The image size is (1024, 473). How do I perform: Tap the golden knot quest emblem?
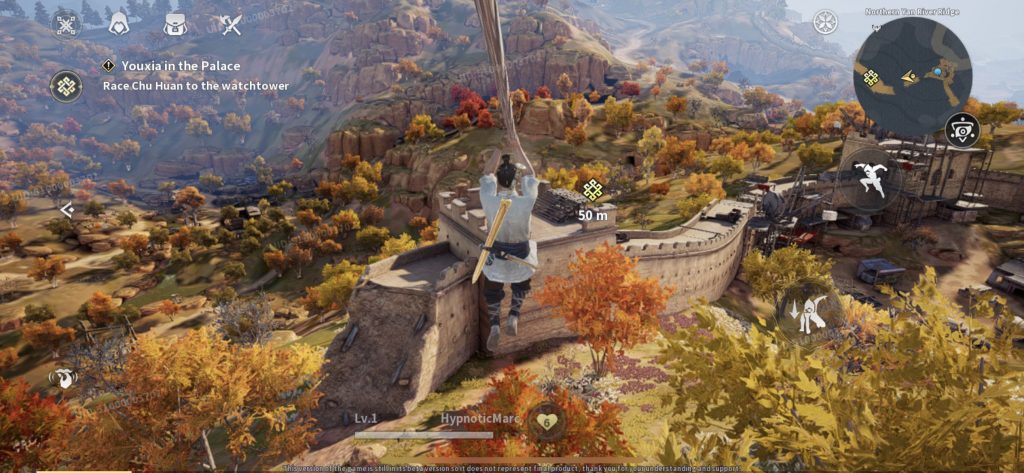pos(66,85)
